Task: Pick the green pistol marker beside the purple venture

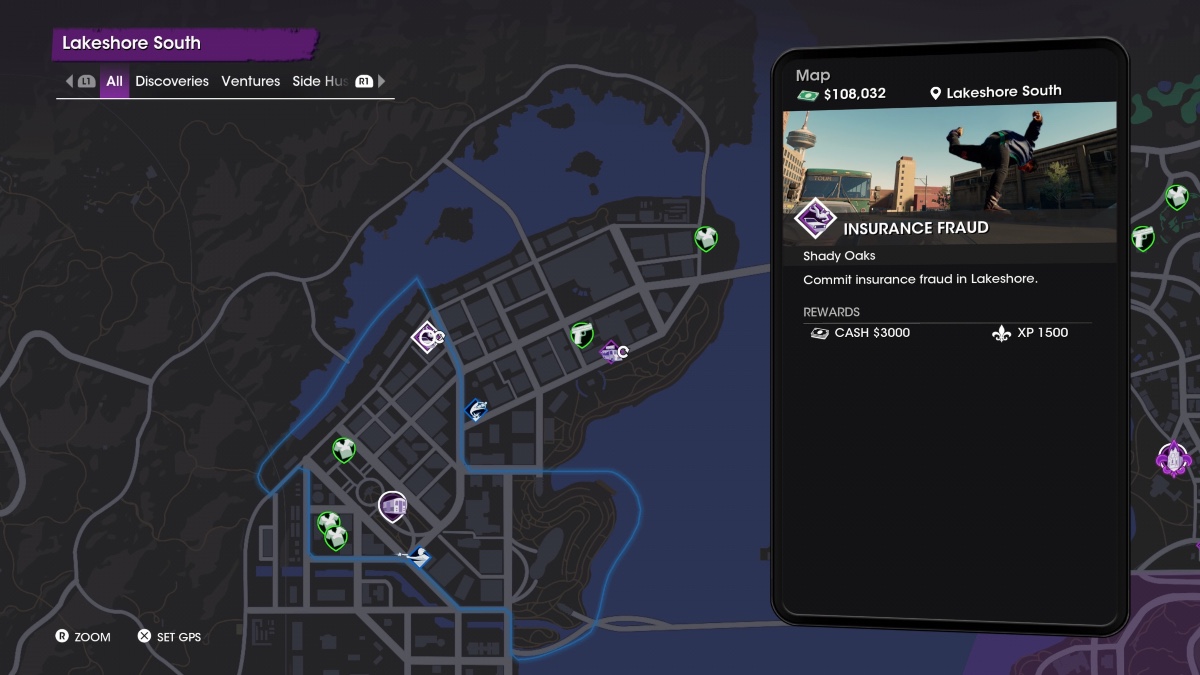Action: point(582,334)
